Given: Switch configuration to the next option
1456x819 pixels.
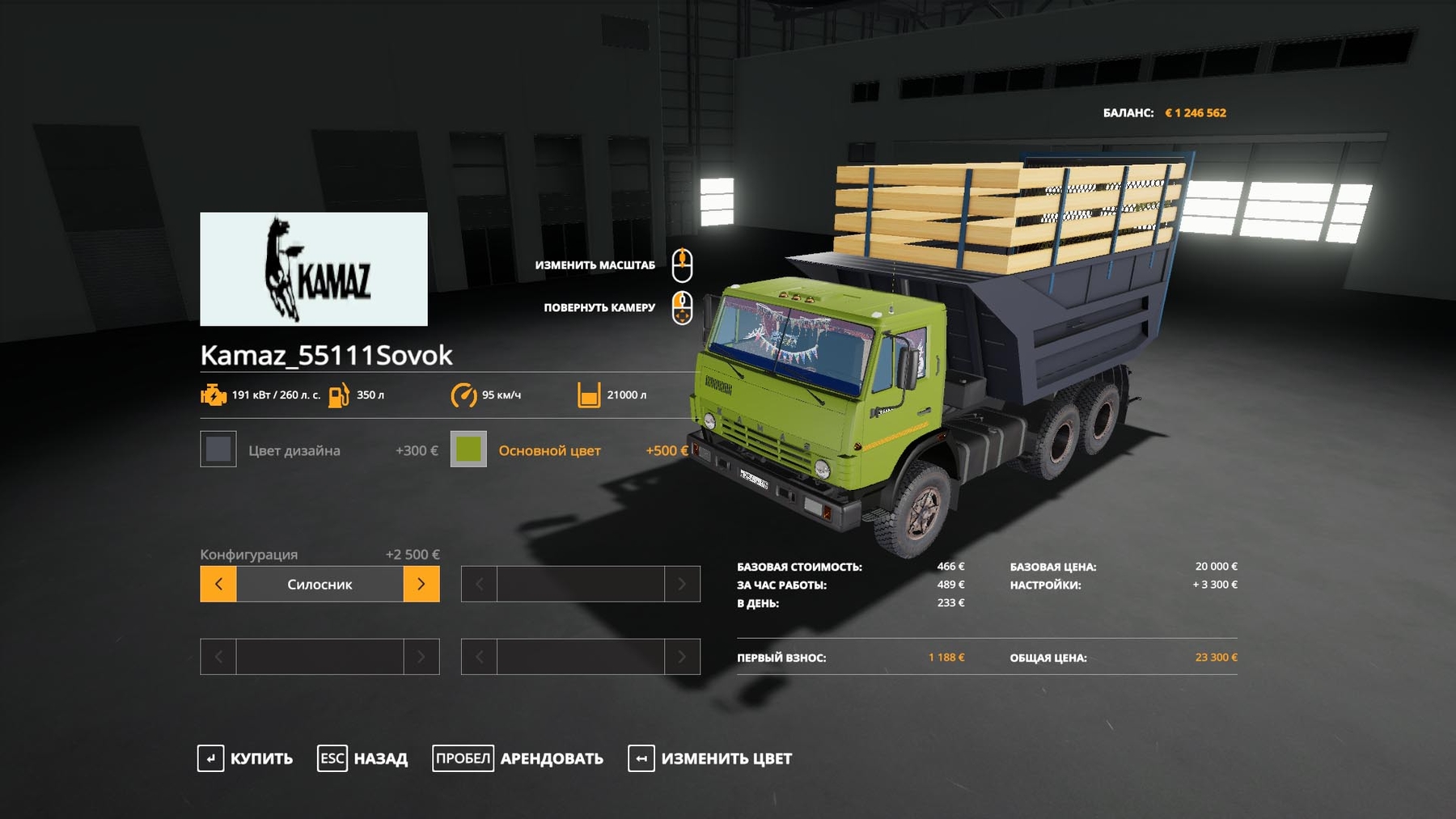Looking at the screenshot, I should point(421,584).
